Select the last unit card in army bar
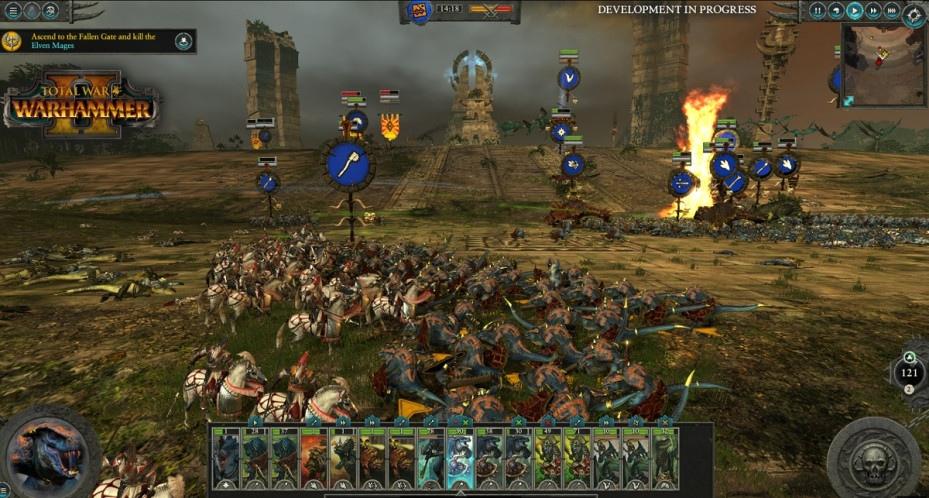 point(664,457)
